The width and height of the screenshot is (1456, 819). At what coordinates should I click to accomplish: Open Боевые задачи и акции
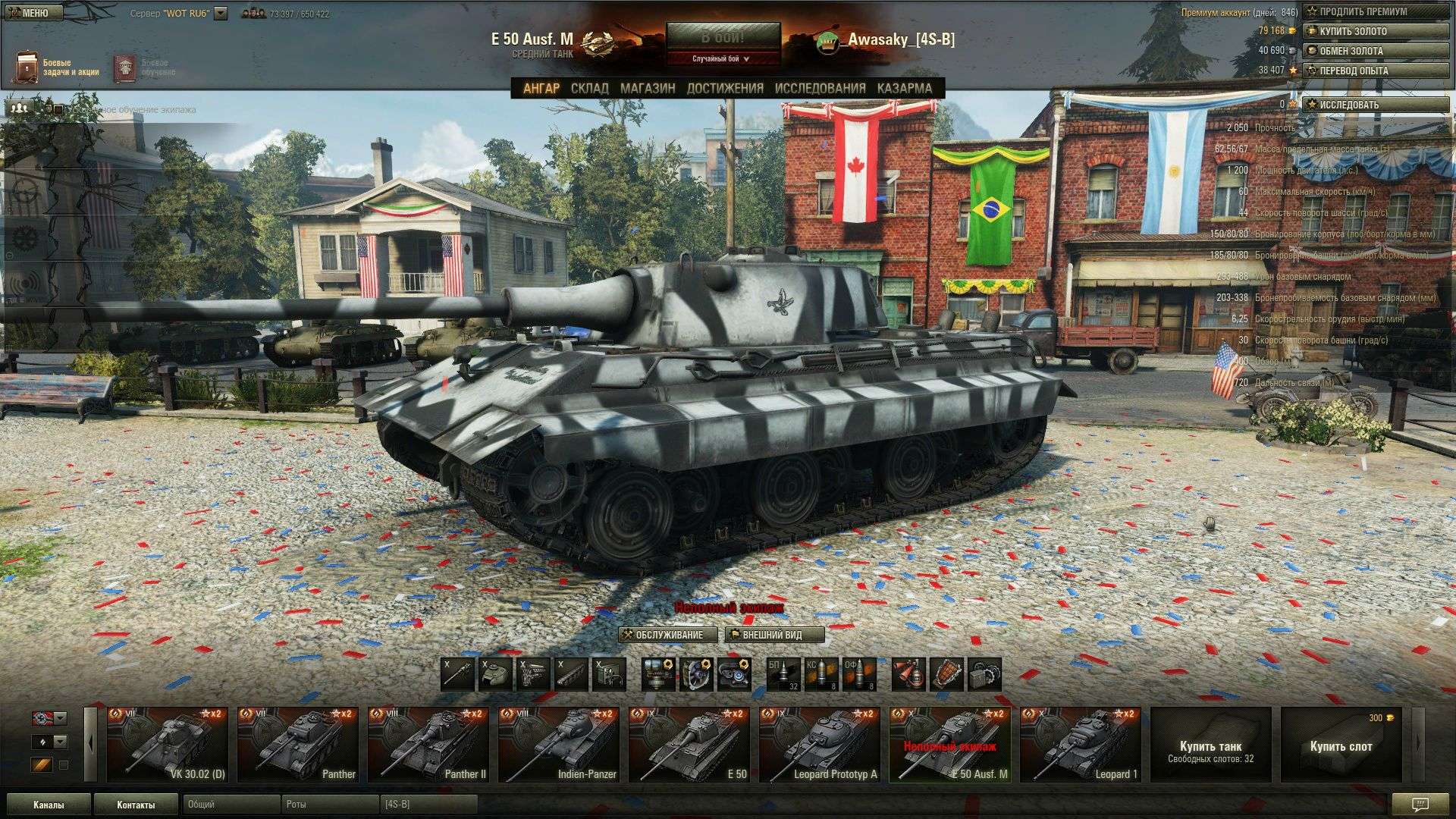[x=59, y=67]
